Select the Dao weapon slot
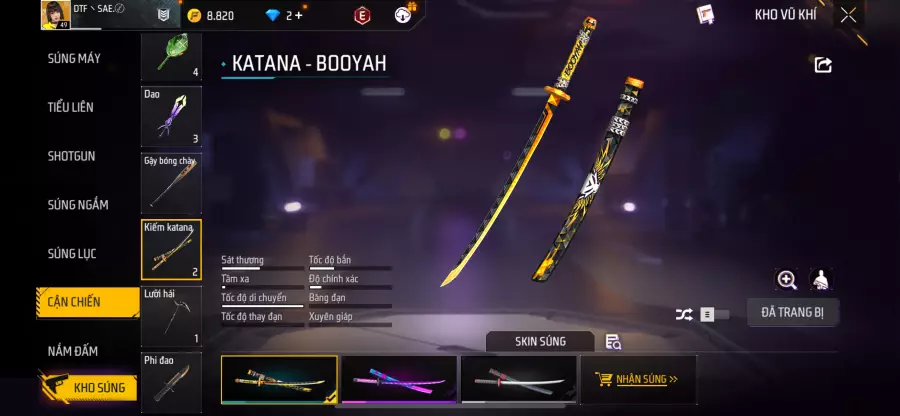Viewport: 900px width, 416px height. [171, 116]
